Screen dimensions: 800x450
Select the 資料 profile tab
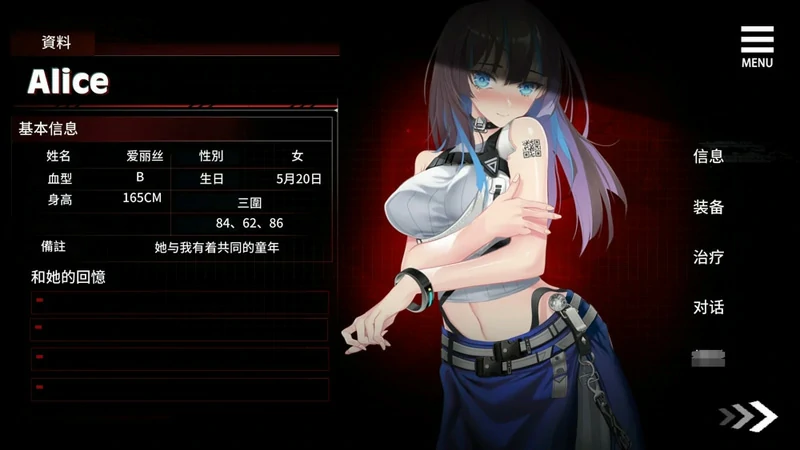point(55,43)
